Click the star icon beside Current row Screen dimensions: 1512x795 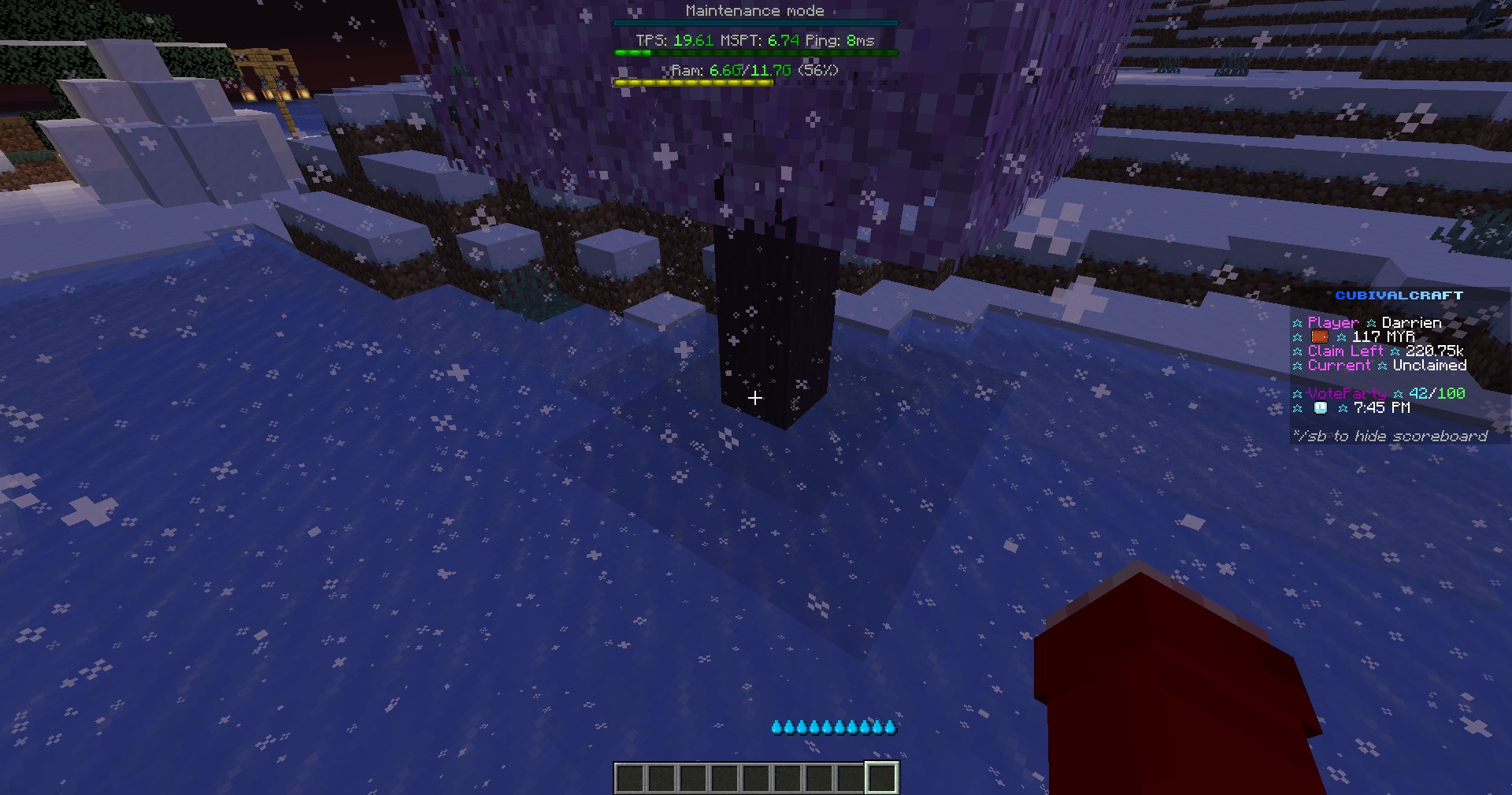(1297, 366)
